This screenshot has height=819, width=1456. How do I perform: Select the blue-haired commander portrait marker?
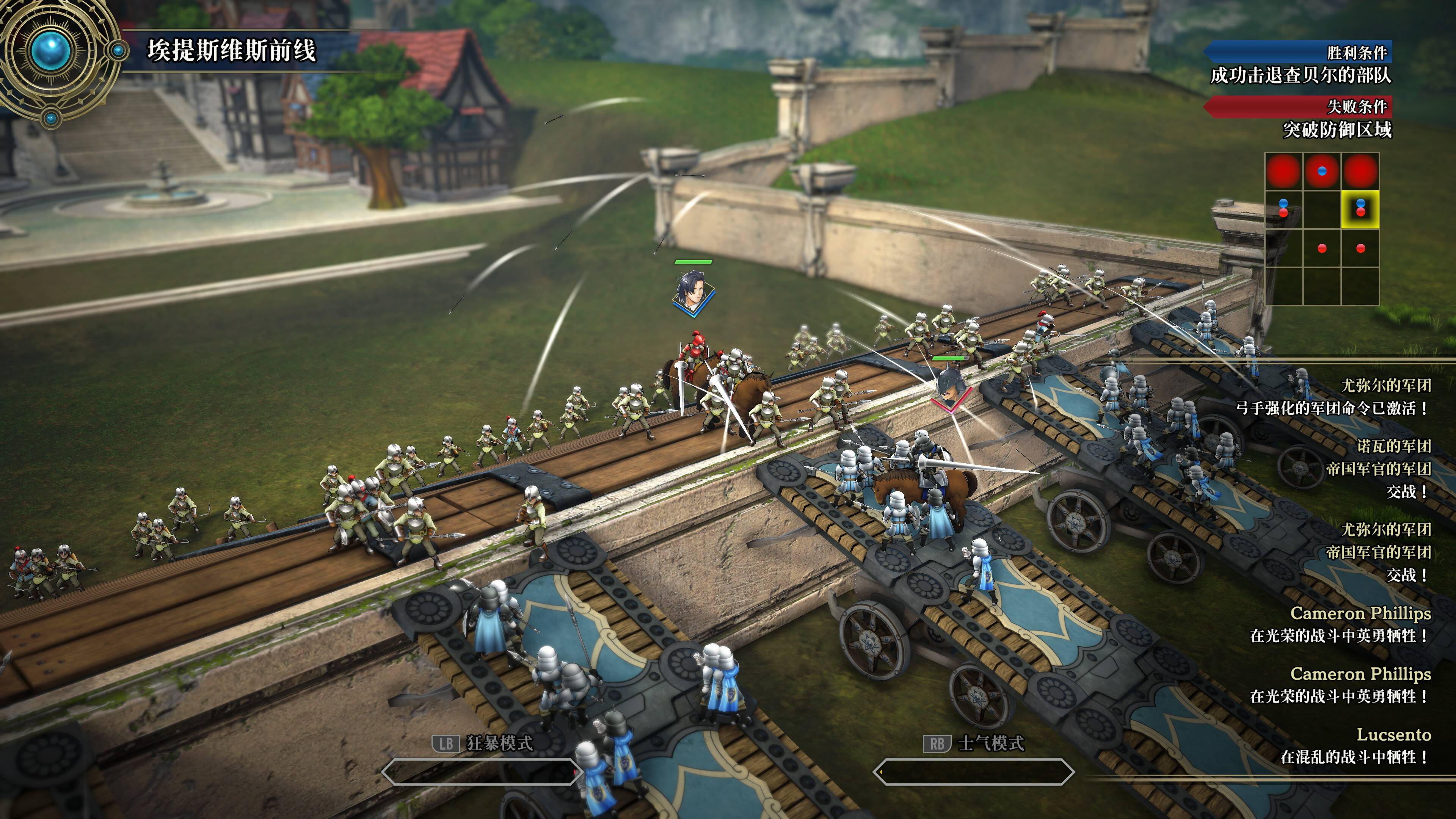693,290
